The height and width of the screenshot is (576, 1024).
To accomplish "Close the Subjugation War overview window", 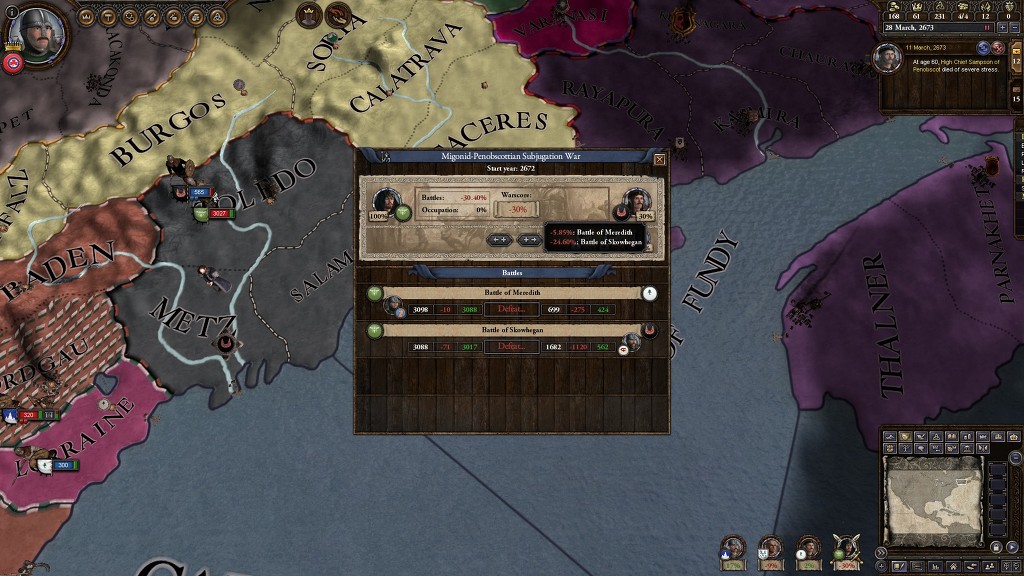I will 659,159.
